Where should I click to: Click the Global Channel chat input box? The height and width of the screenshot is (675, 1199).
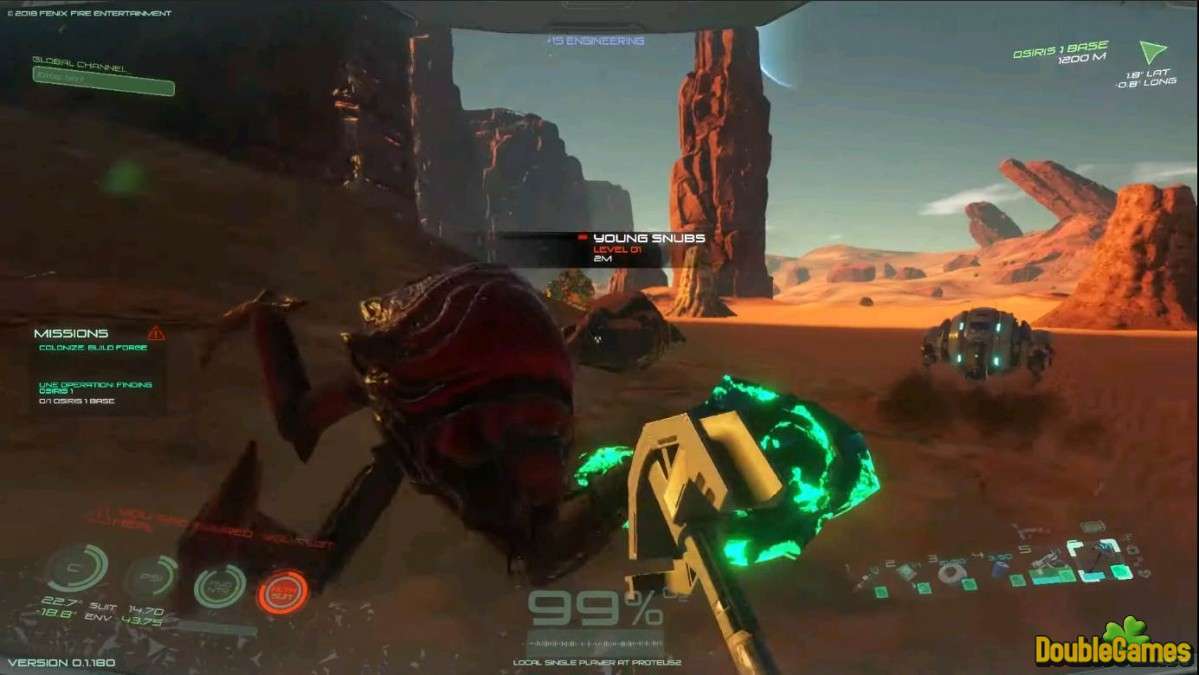[103, 87]
